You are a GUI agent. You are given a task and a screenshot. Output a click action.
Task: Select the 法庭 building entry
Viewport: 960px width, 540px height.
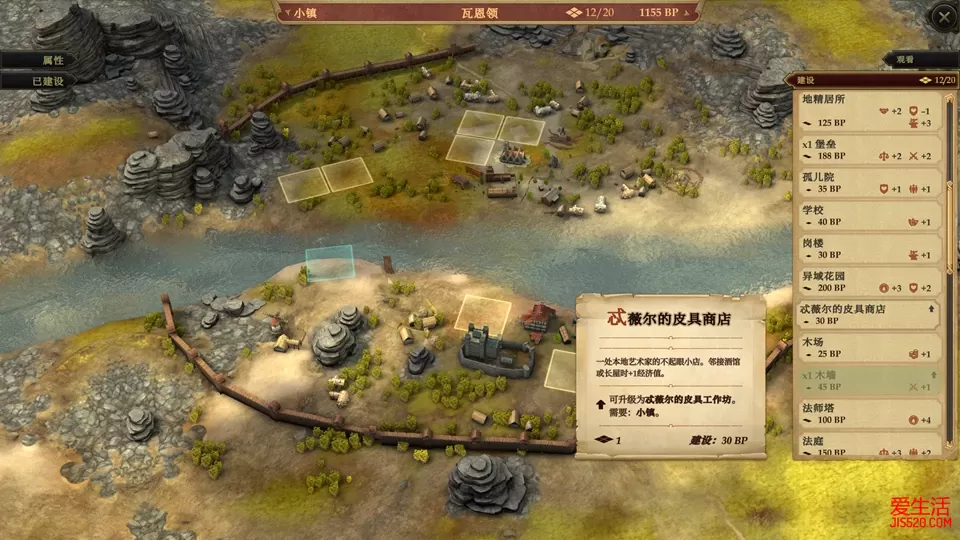pos(868,445)
